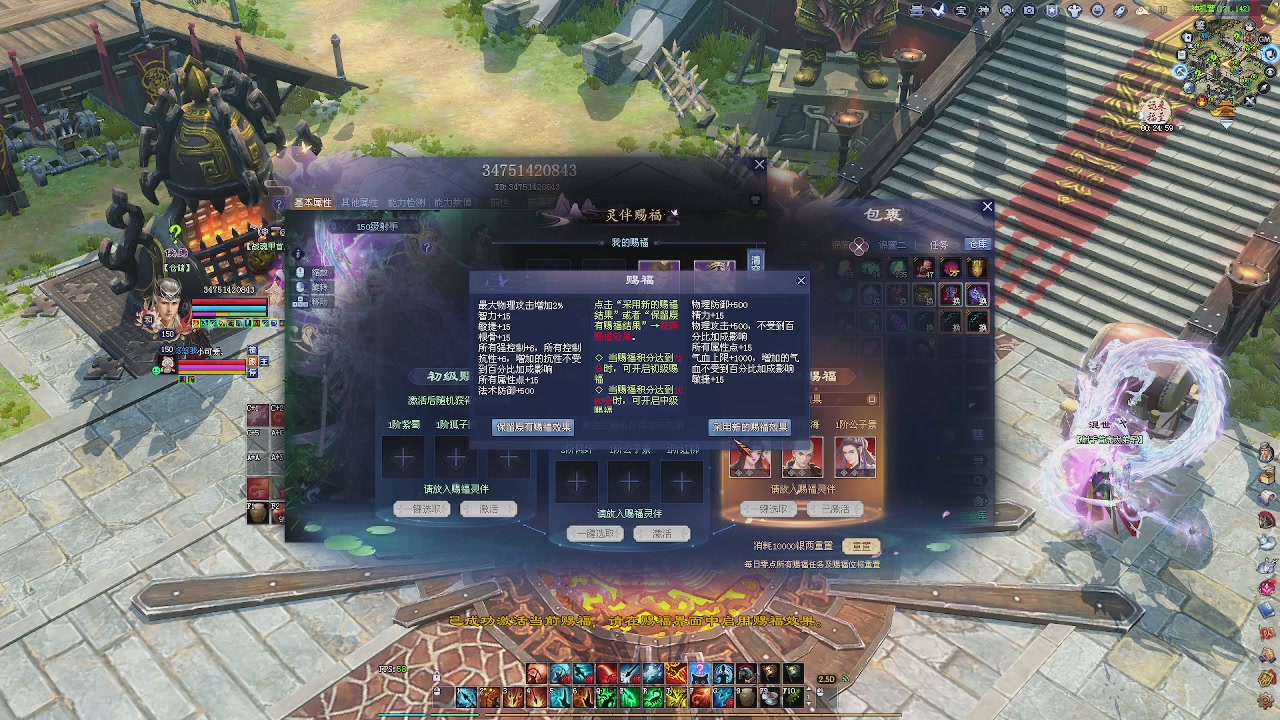
Task: Activate the first red attack skill on hotbar
Action: pyautogui.click(x=536, y=672)
